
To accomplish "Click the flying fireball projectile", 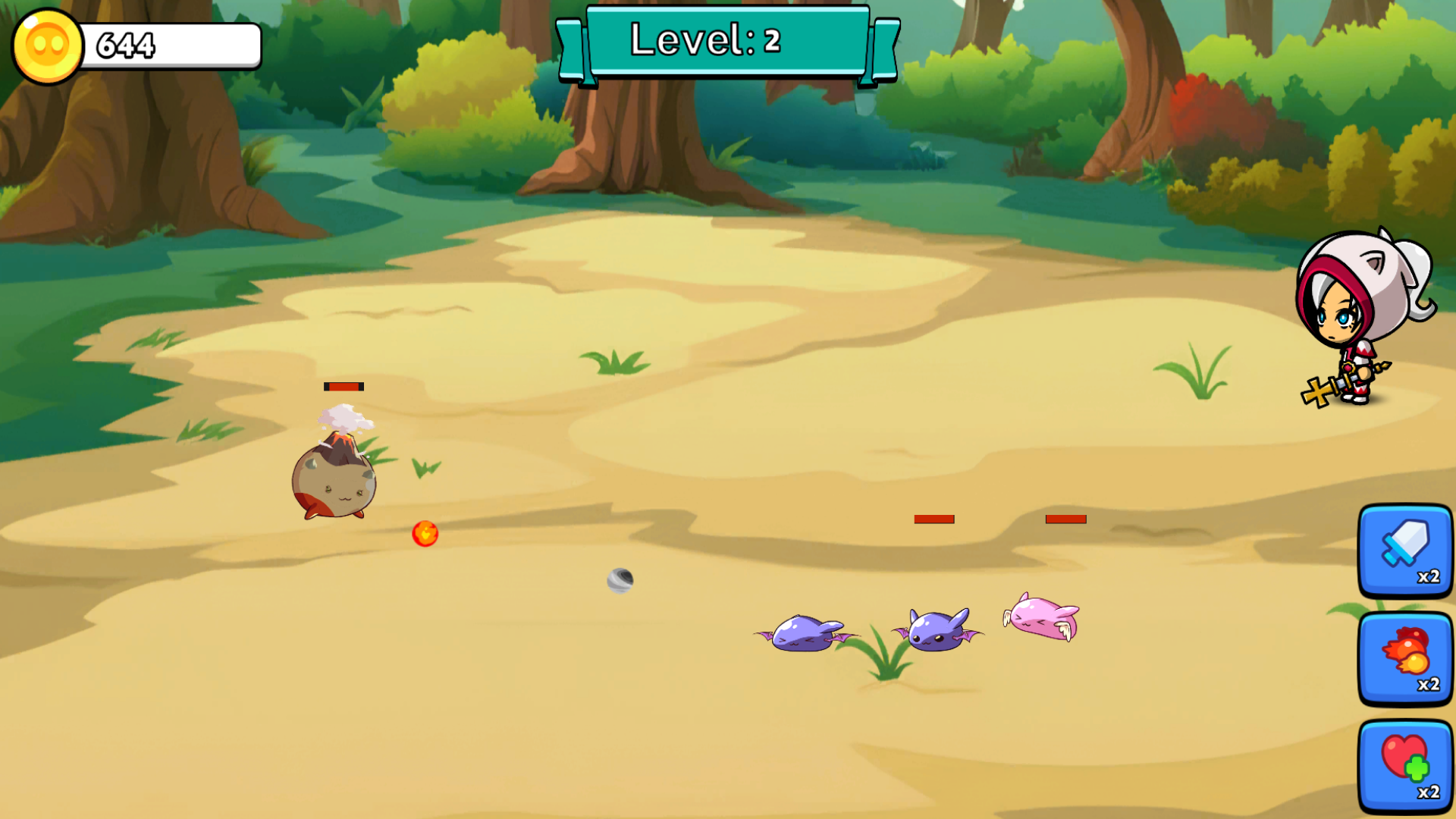I will point(426,533).
